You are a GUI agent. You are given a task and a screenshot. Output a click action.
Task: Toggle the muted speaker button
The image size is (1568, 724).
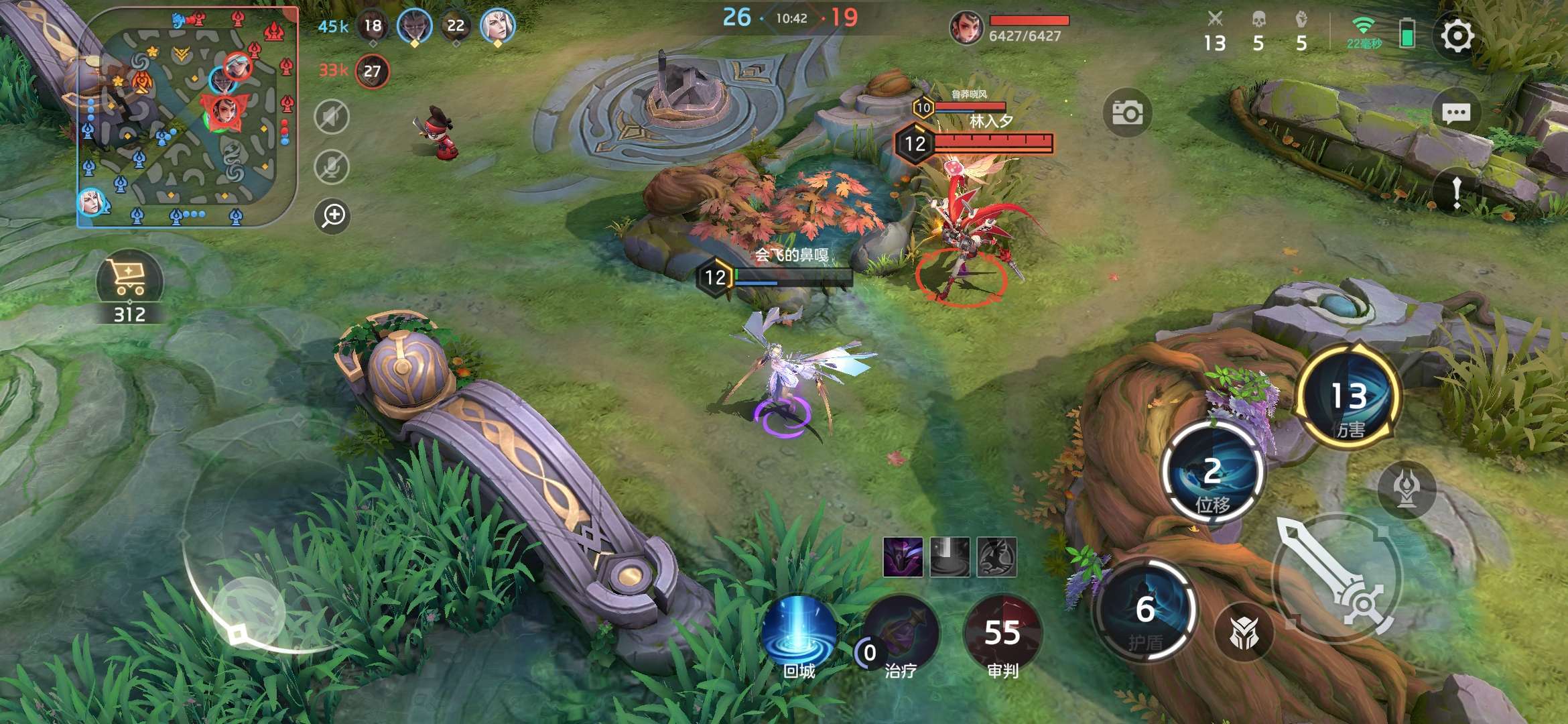click(x=332, y=117)
